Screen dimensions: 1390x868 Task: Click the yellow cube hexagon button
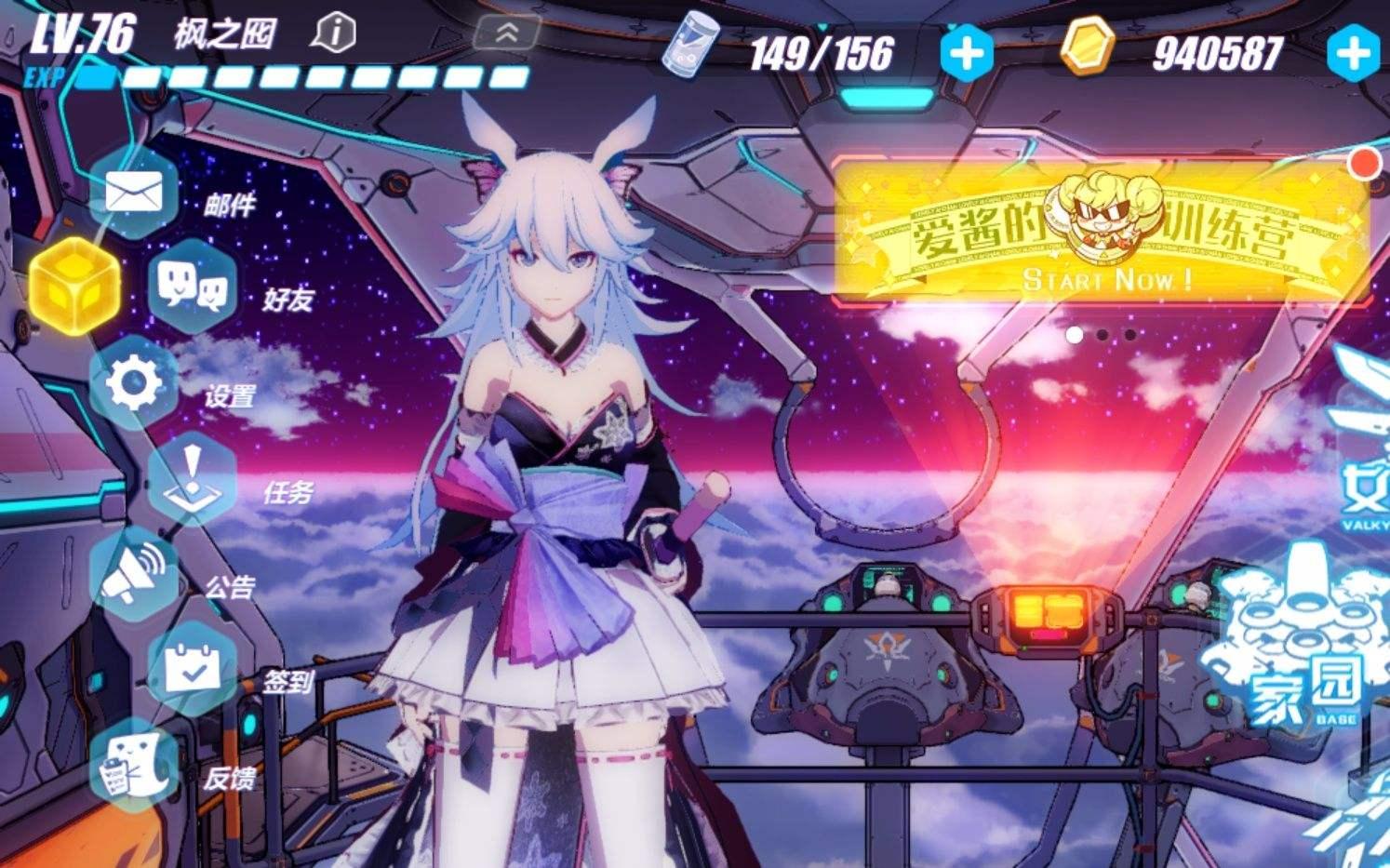click(74, 285)
